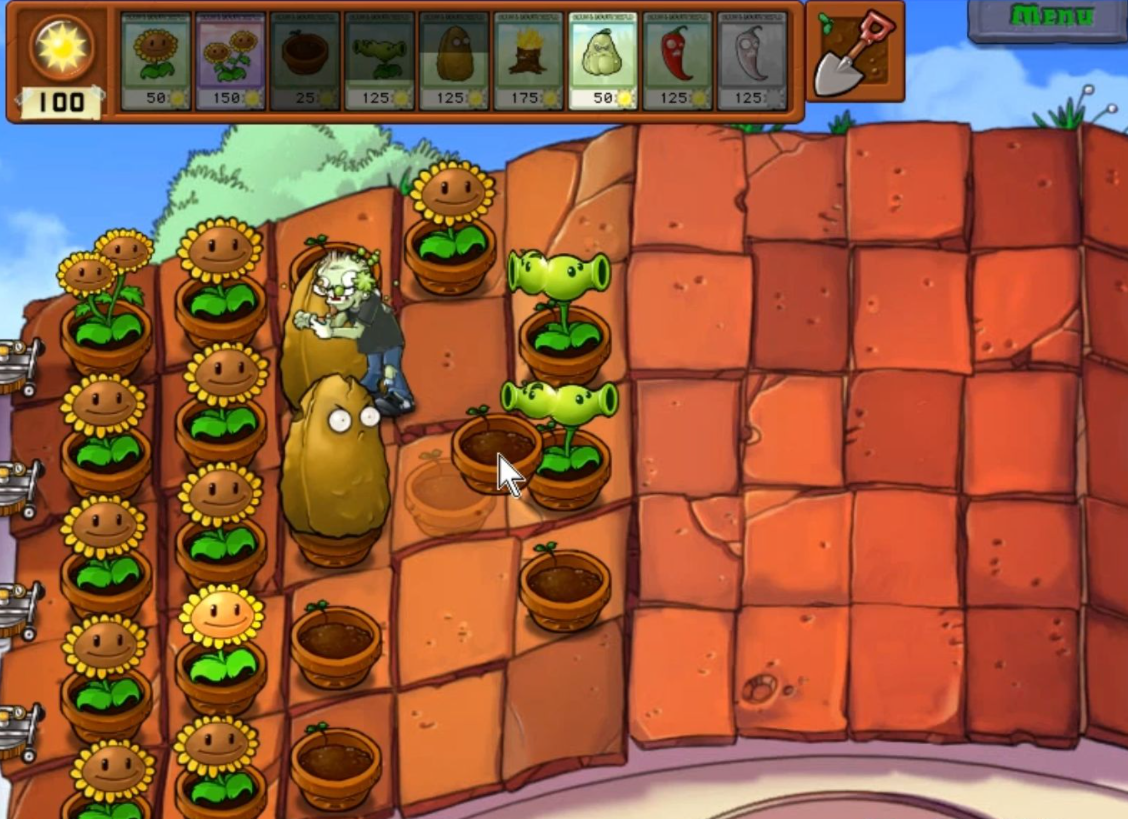Pick the Twin Sunflower seed packet

[x=230, y=61]
